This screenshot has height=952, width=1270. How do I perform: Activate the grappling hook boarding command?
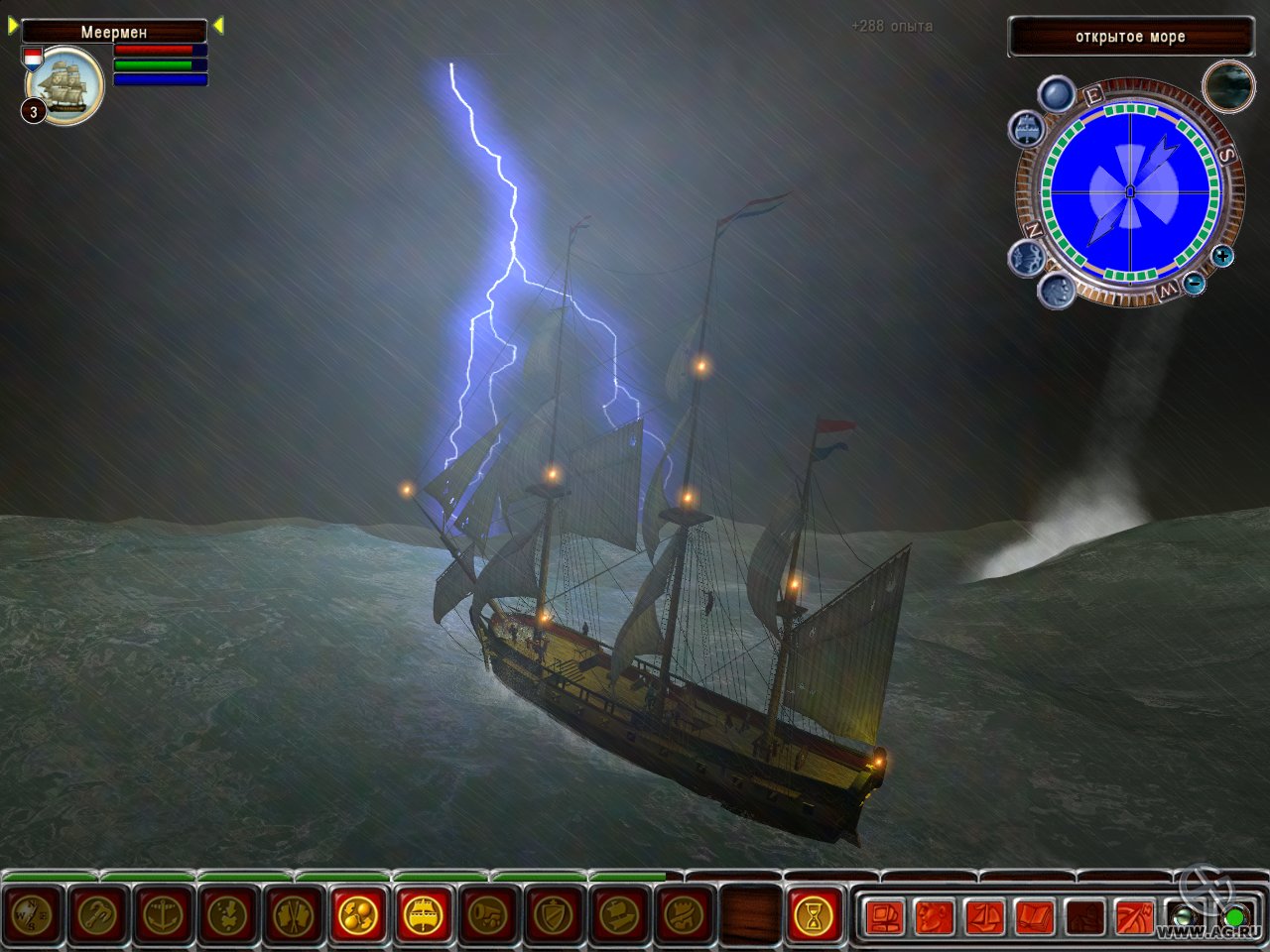97,915
